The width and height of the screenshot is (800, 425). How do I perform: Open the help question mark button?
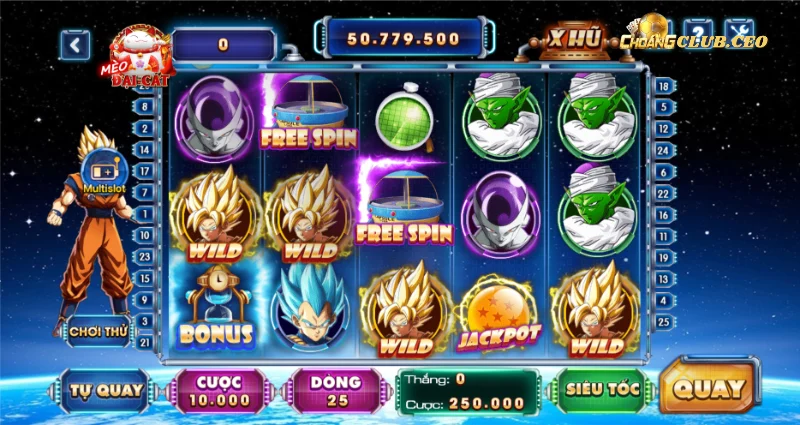click(x=699, y=33)
